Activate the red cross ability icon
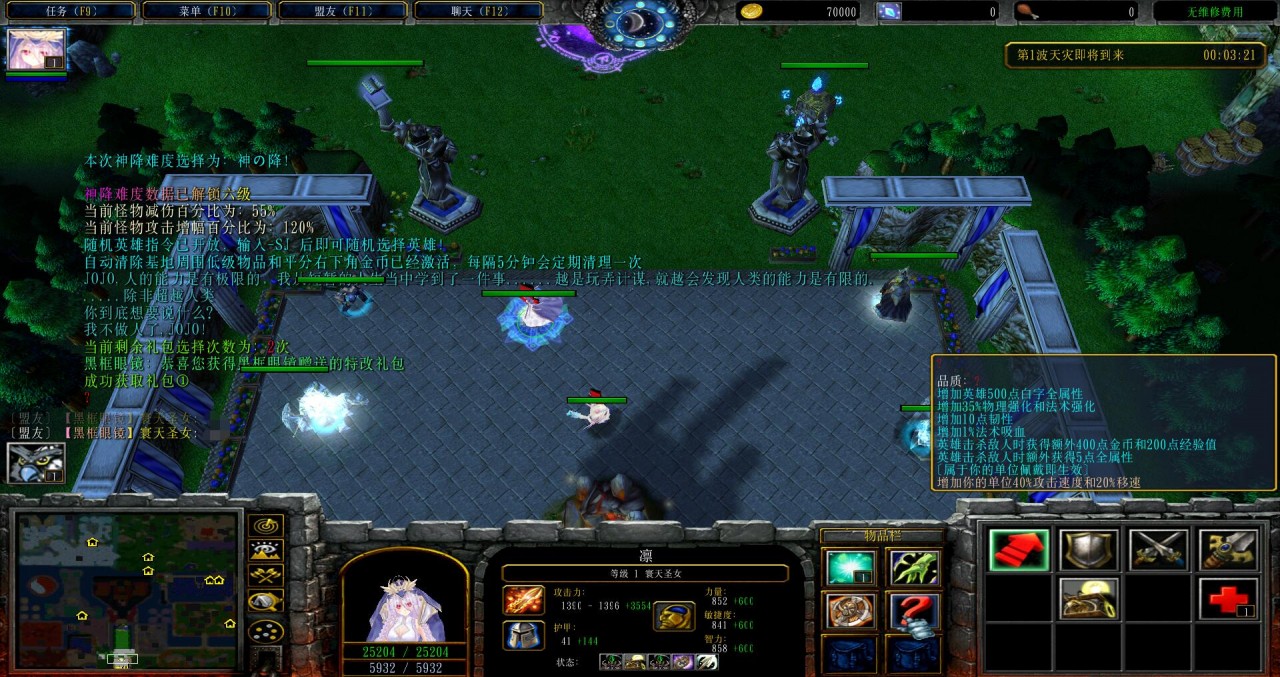The image size is (1280, 677). click(1227, 599)
